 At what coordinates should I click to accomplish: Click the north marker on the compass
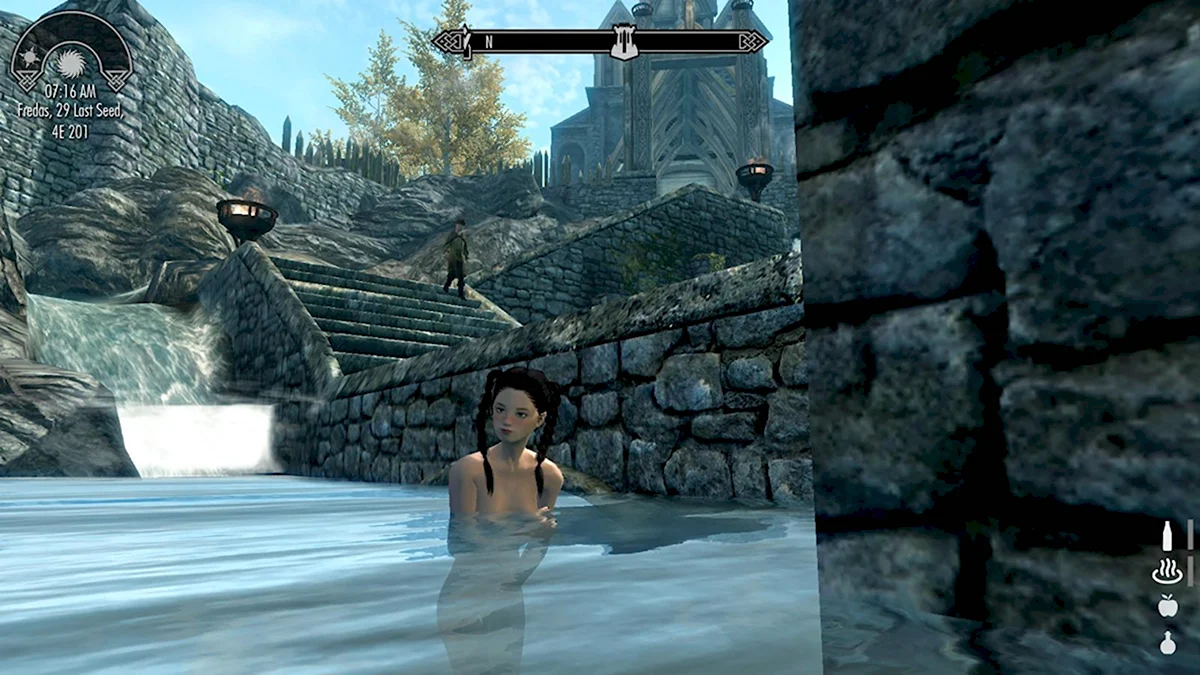pos(489,42)
